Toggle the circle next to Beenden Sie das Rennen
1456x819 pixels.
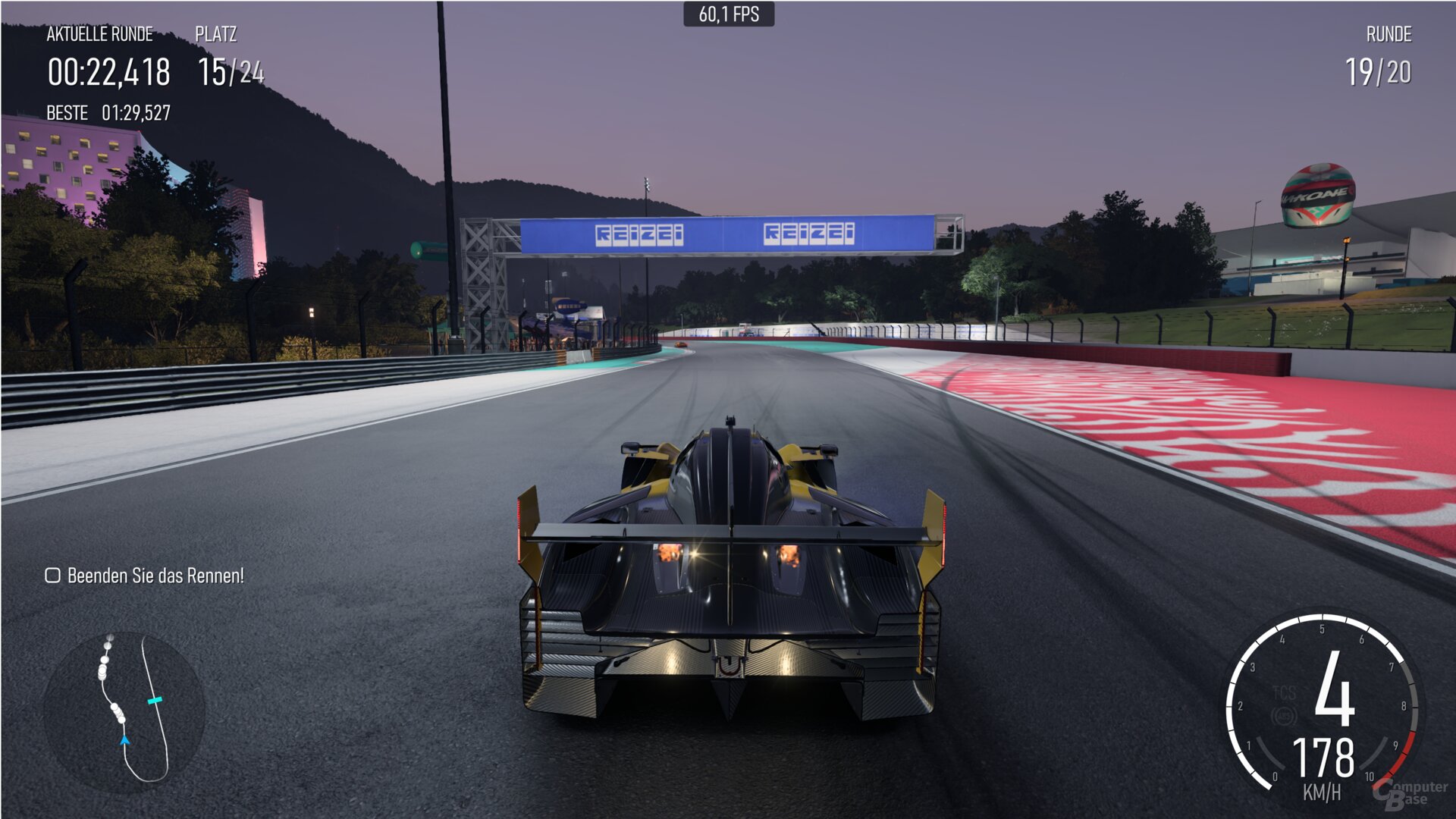(x=52, y=575)
